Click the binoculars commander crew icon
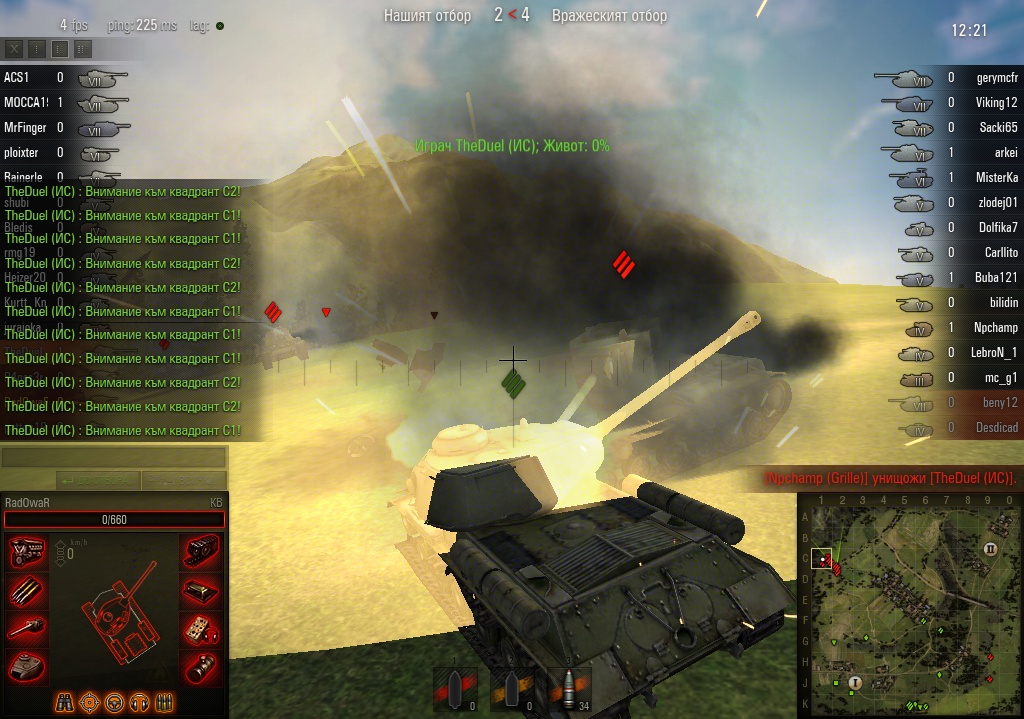 (x=65, y=701)
